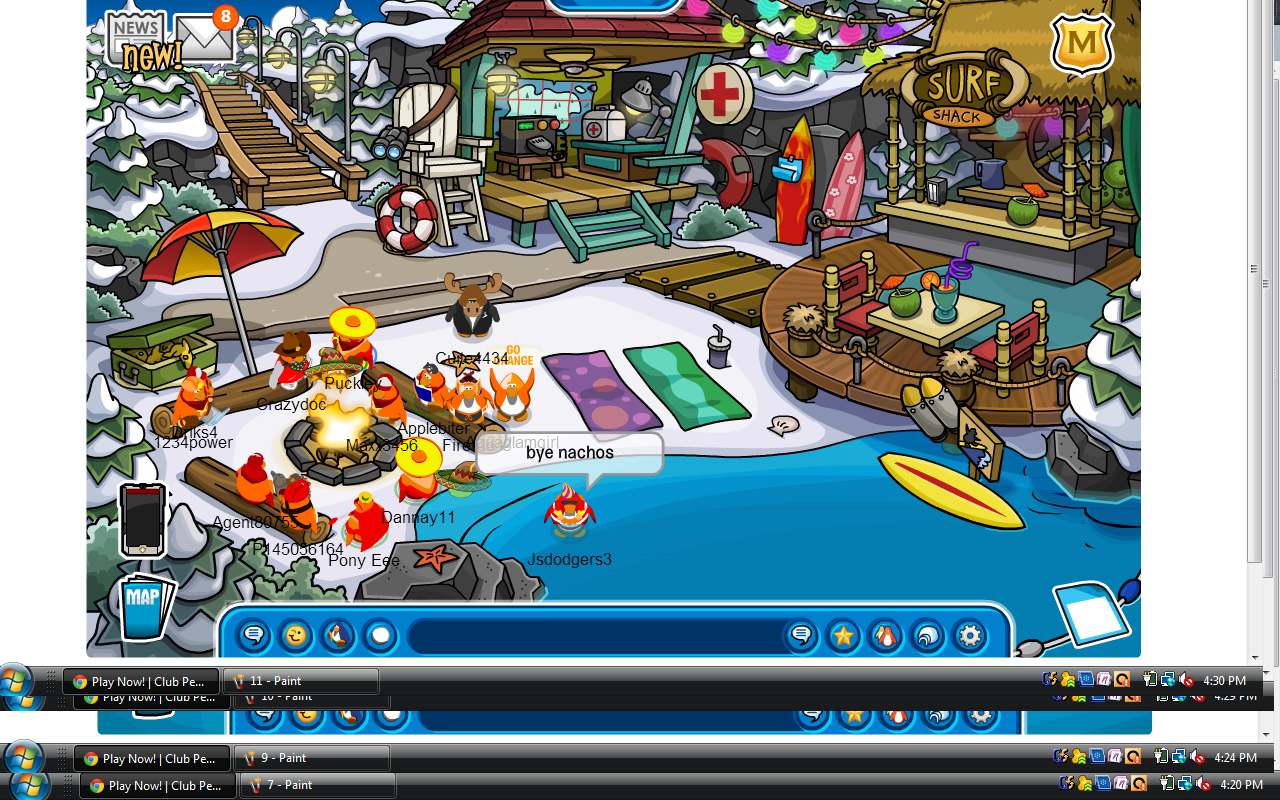Viewport: 1280px width, 800px height.
Task: Open the spy phone
Action: click(141, 519)
